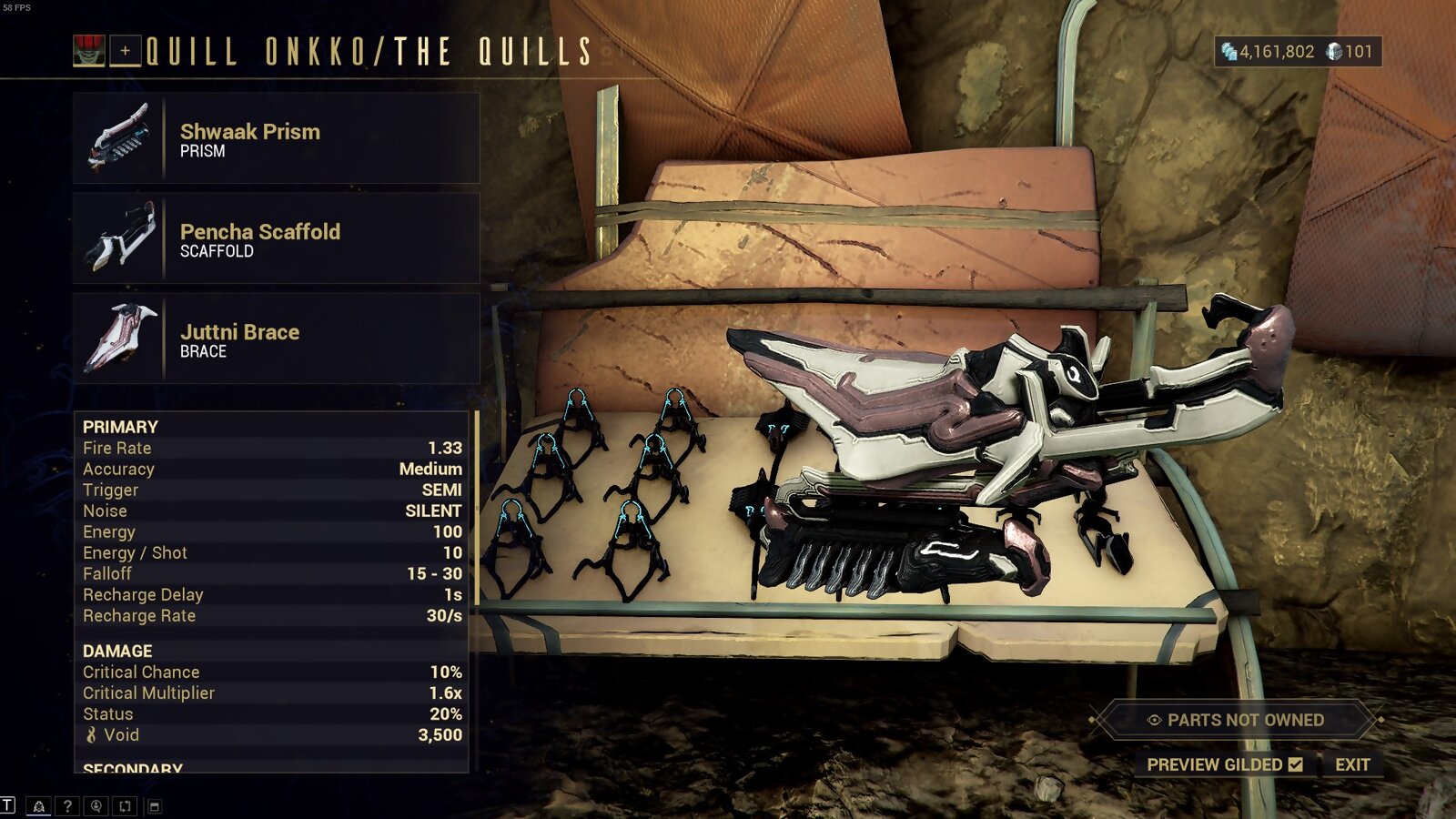Click the question mark help icon
Image resolution: width=1456 pixels, height=819 pixels.
(67, 805)
